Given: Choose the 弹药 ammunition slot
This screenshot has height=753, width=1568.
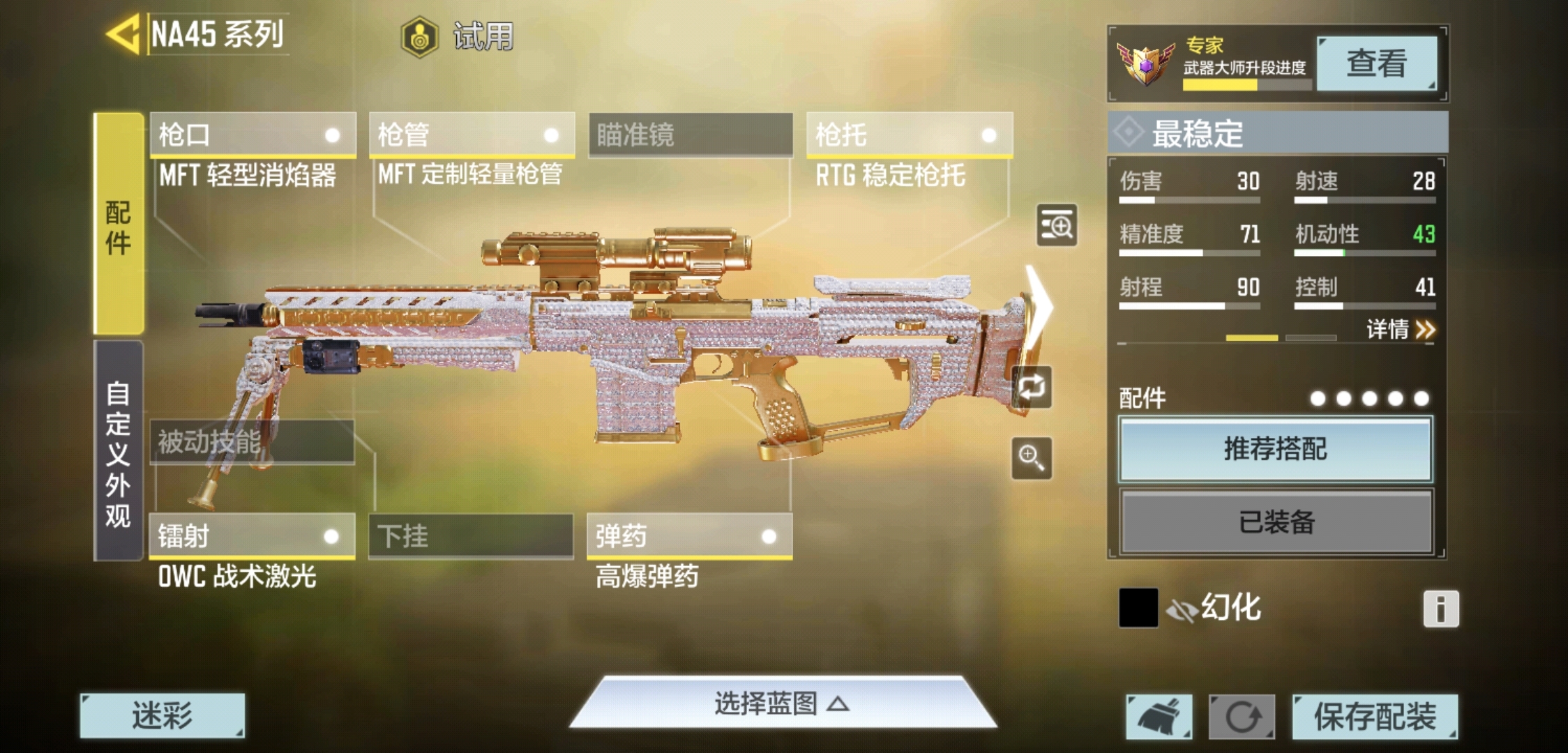Looking at the screenshot, I should pyautogui.click(x=689, y=536).
